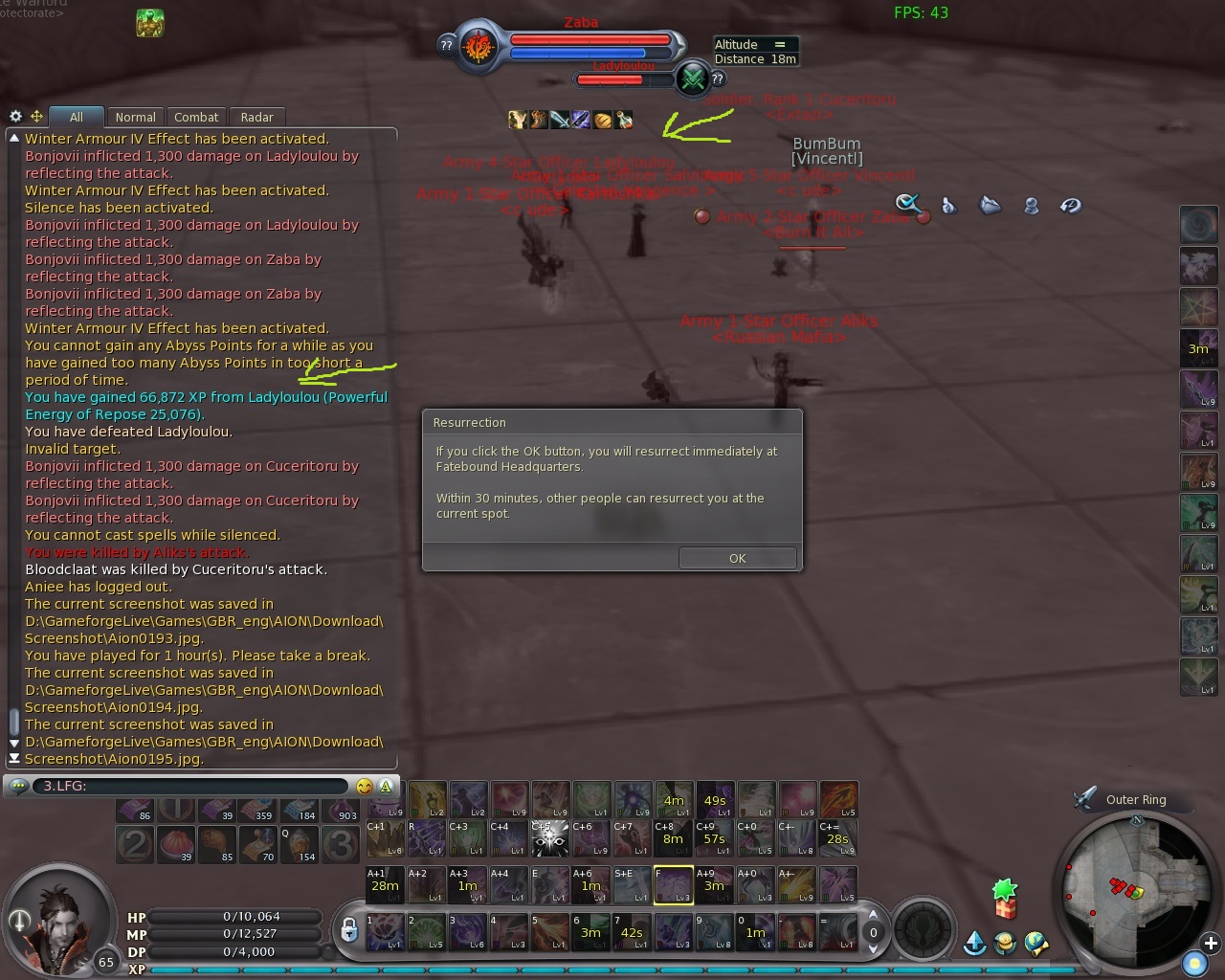This screenshot has width=1225, height=980.
Task: Open the chat settings gear icon
Action: tap(15, 116)
